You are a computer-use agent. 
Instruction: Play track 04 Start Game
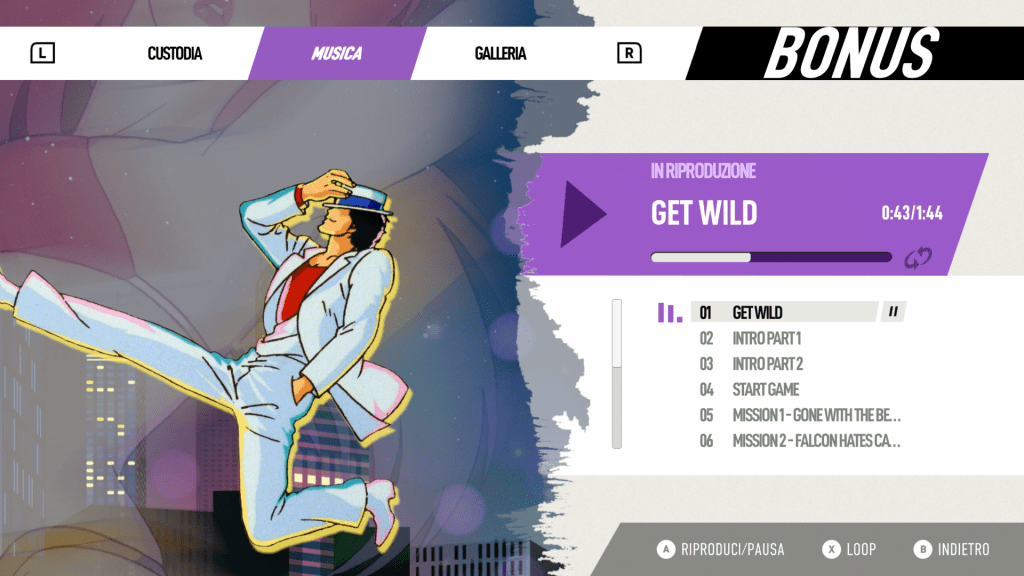tap(765, 390)
